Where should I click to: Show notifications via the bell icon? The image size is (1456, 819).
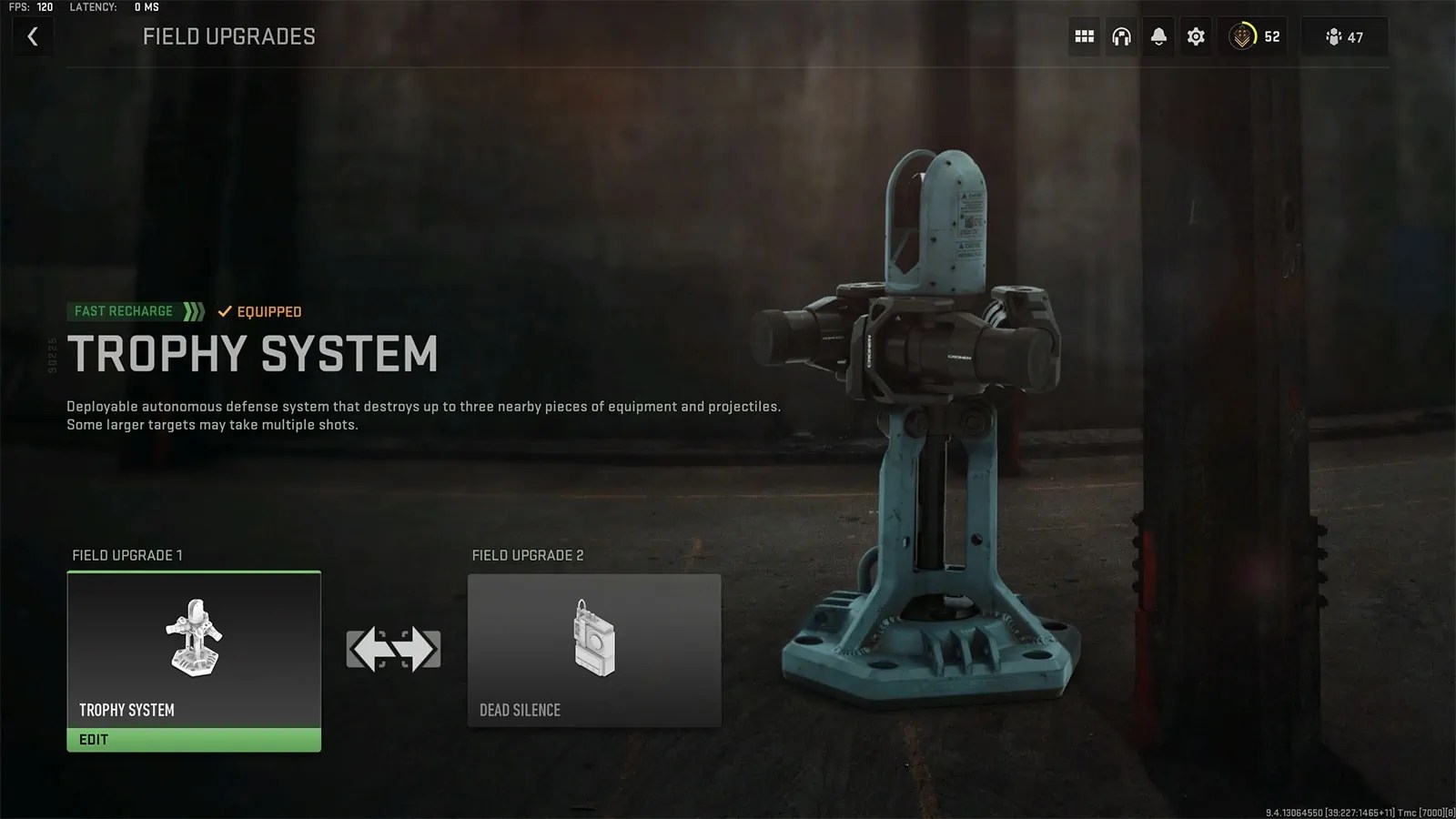coord(1158,36)
